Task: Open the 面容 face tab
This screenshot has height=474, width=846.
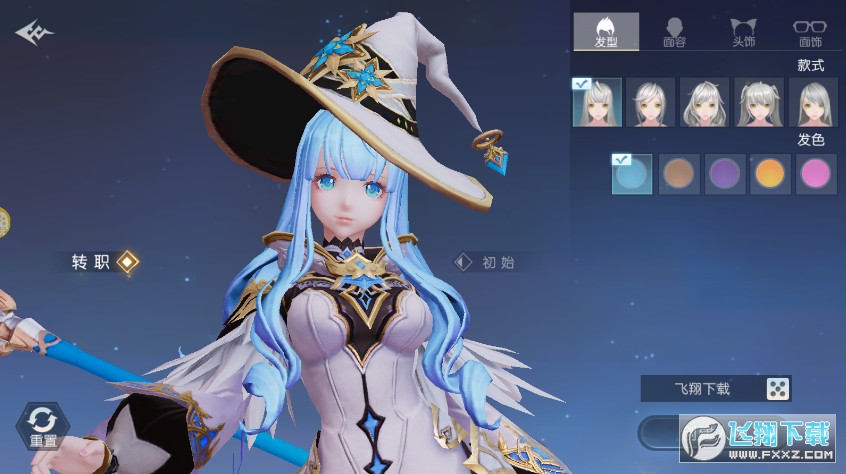Action: [x=674, y=32]
